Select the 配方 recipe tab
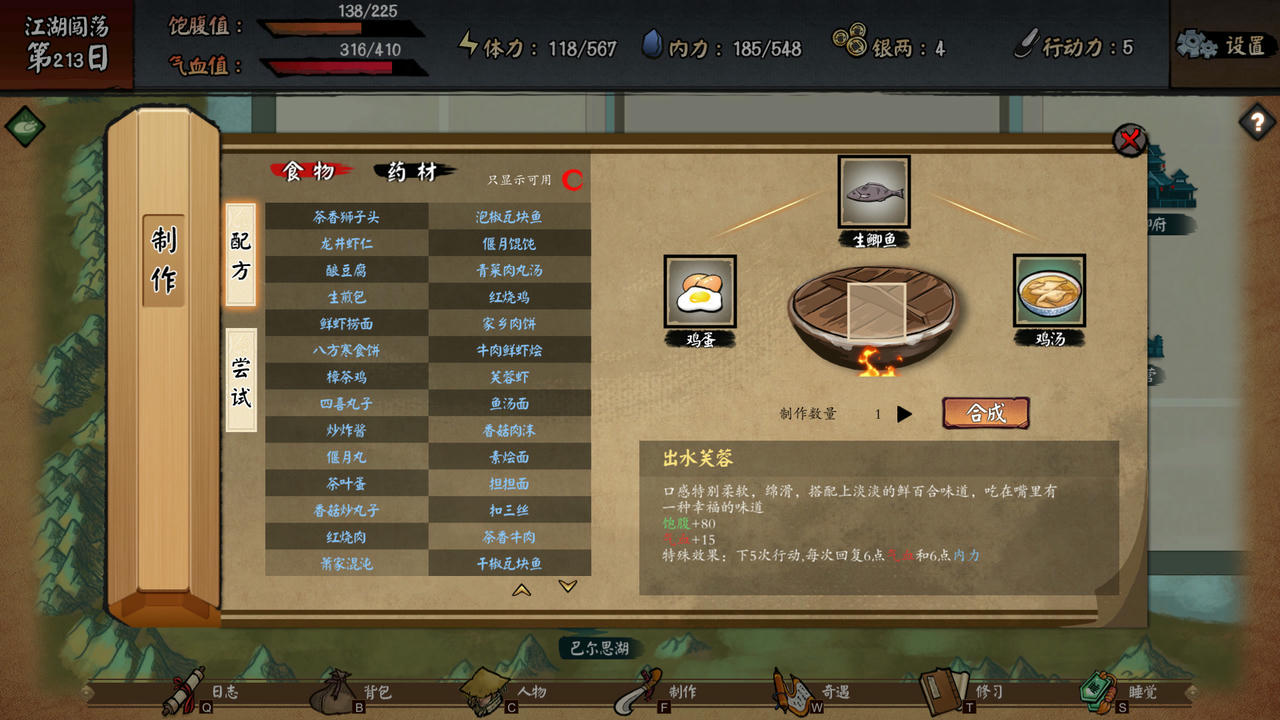Screen dimensions: 1280x720 point(241,255)
